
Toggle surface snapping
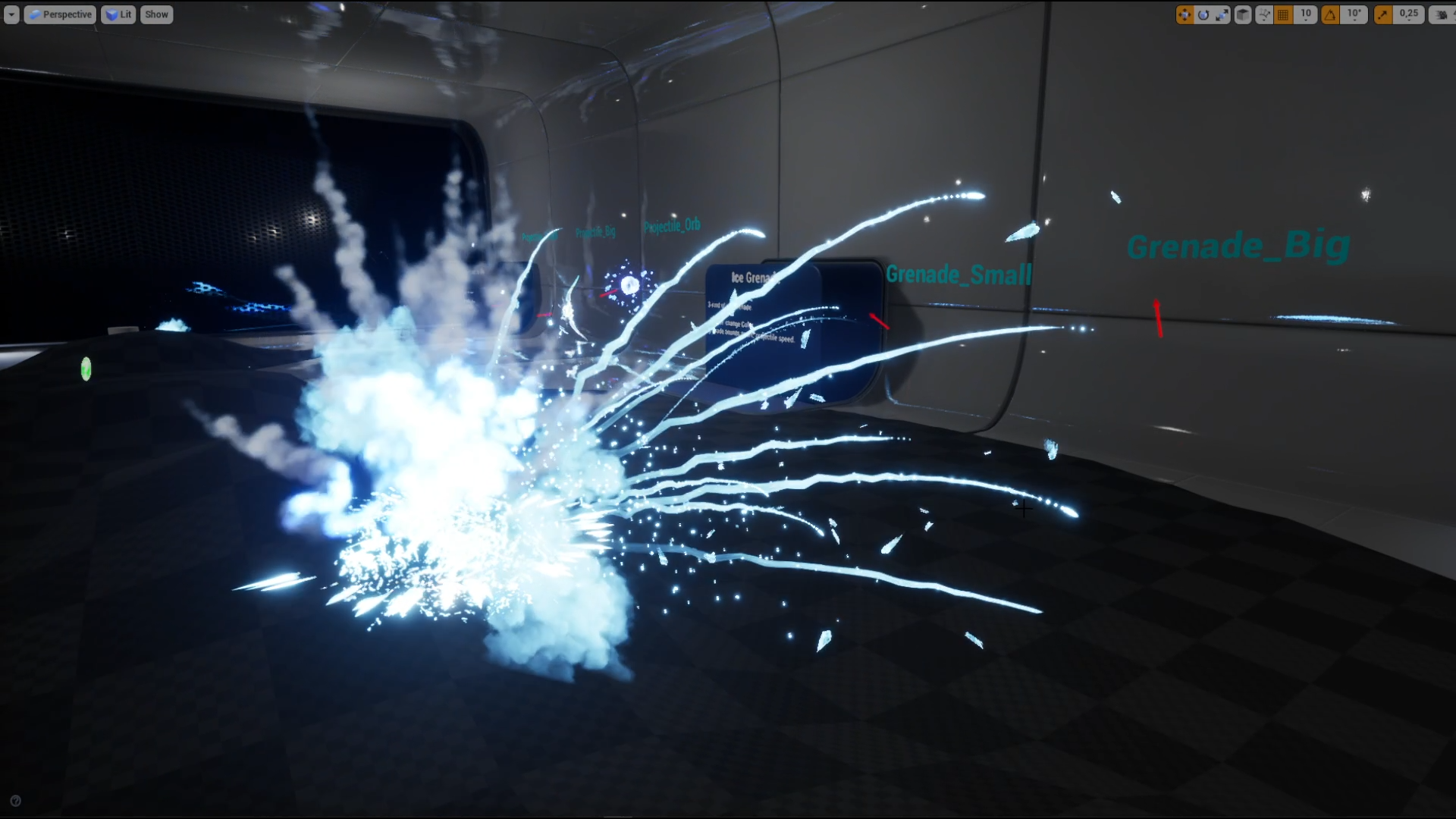tap(1265, 14)
